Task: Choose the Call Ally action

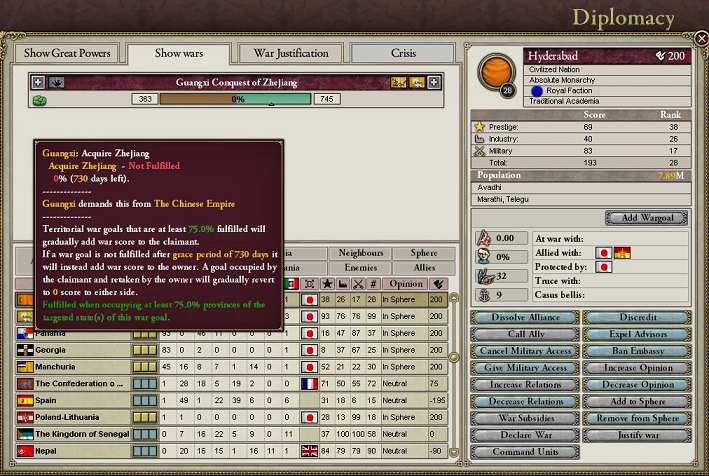Action: pos(523,334)
